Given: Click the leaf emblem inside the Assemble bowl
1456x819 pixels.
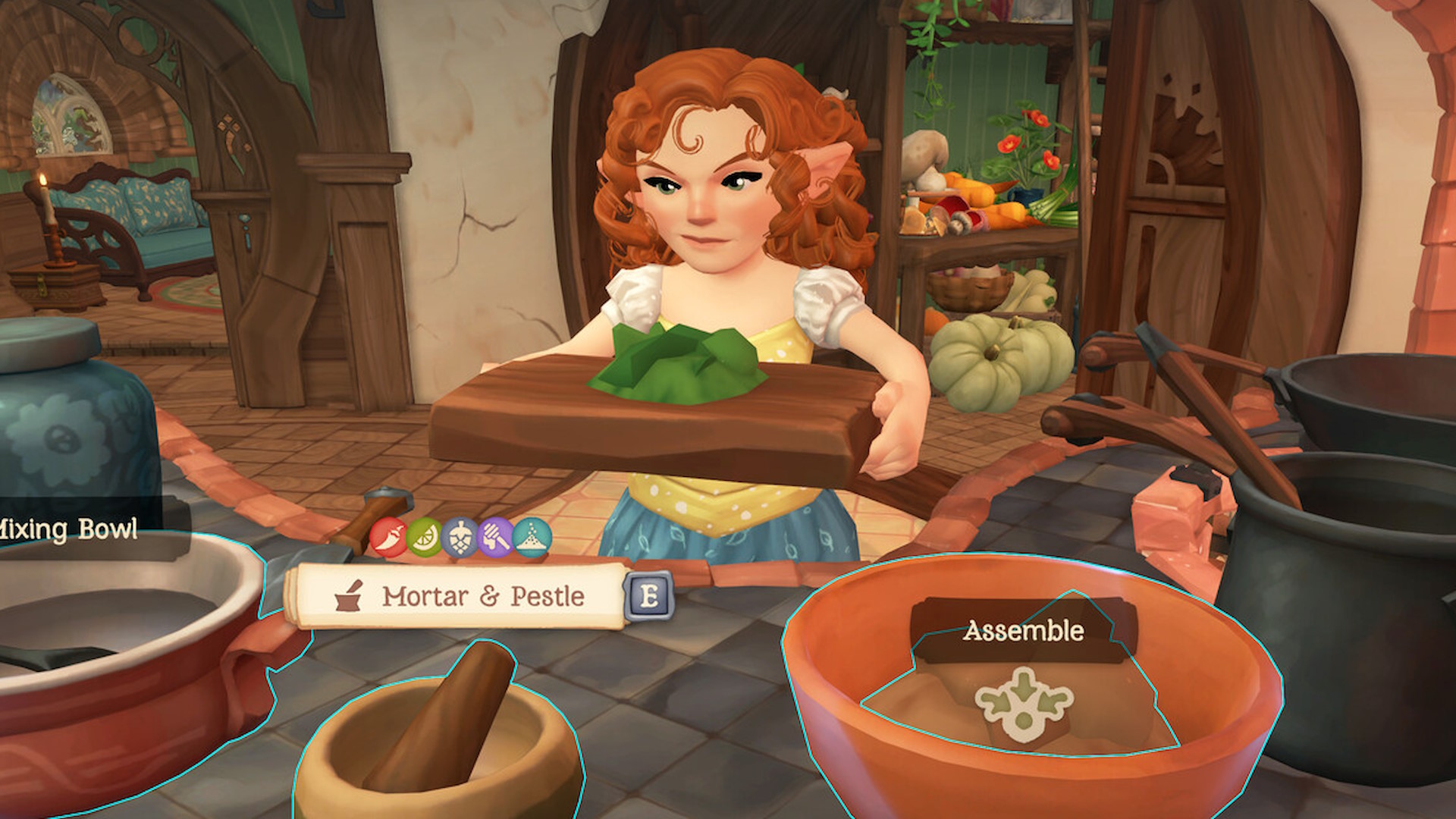Looking at the screenshot, I should coord(1024,704).
